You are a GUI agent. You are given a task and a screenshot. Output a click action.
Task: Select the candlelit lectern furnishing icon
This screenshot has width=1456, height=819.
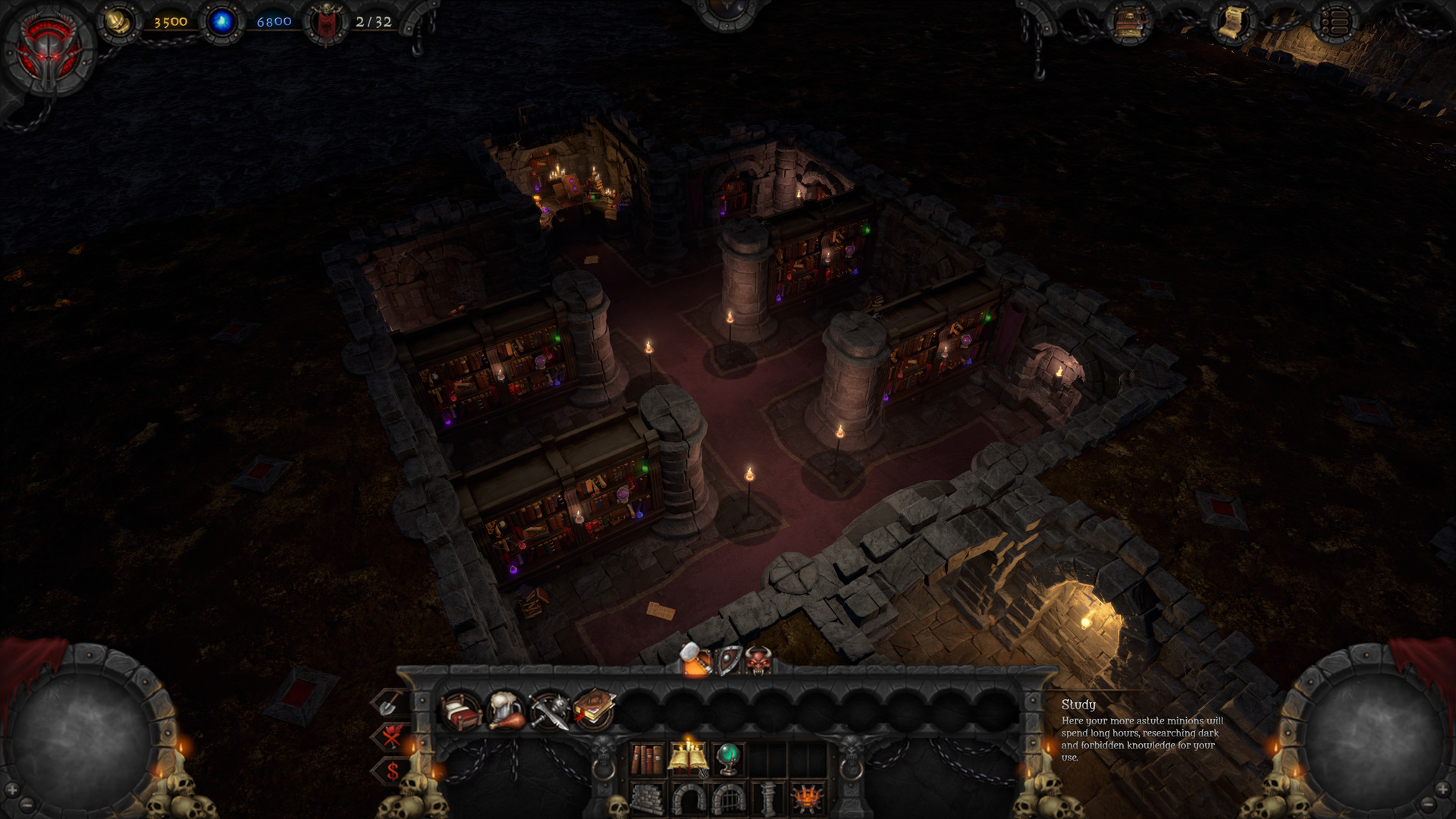coord(688,755)
